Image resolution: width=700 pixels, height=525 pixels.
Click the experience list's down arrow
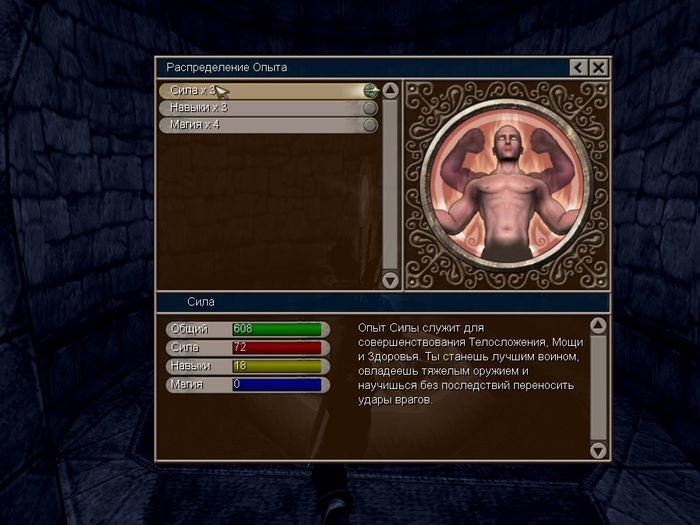pos(391,280)
